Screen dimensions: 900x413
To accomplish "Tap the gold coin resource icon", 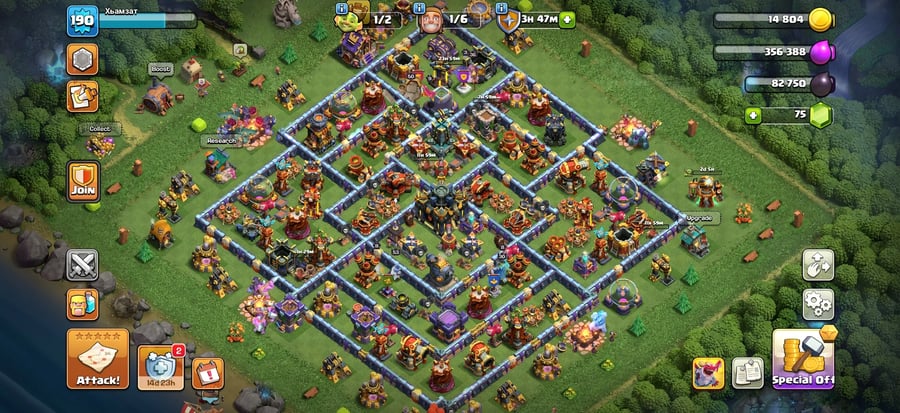I will [x=821, y=18].
